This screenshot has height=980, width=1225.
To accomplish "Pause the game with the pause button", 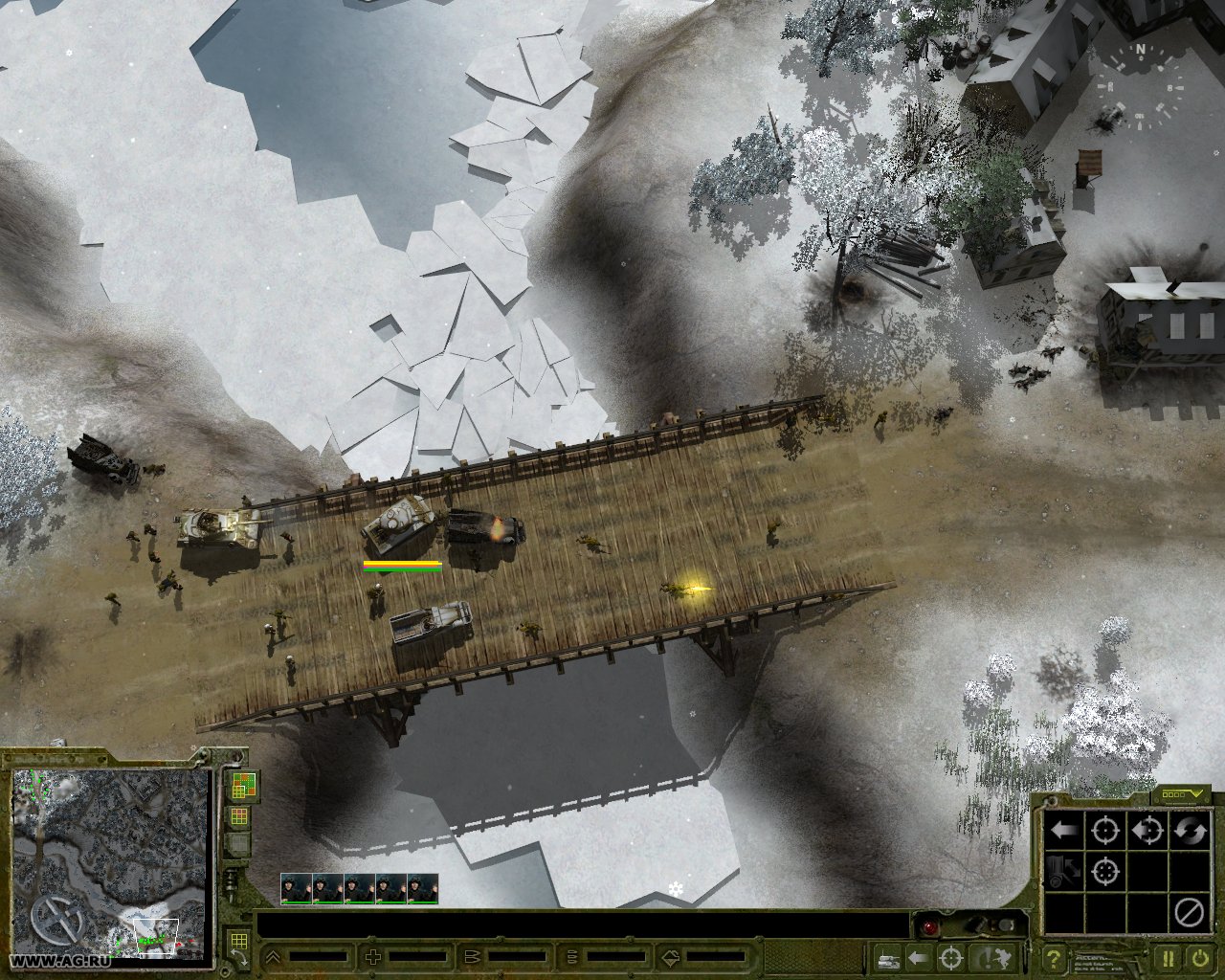I will 1169,957.
